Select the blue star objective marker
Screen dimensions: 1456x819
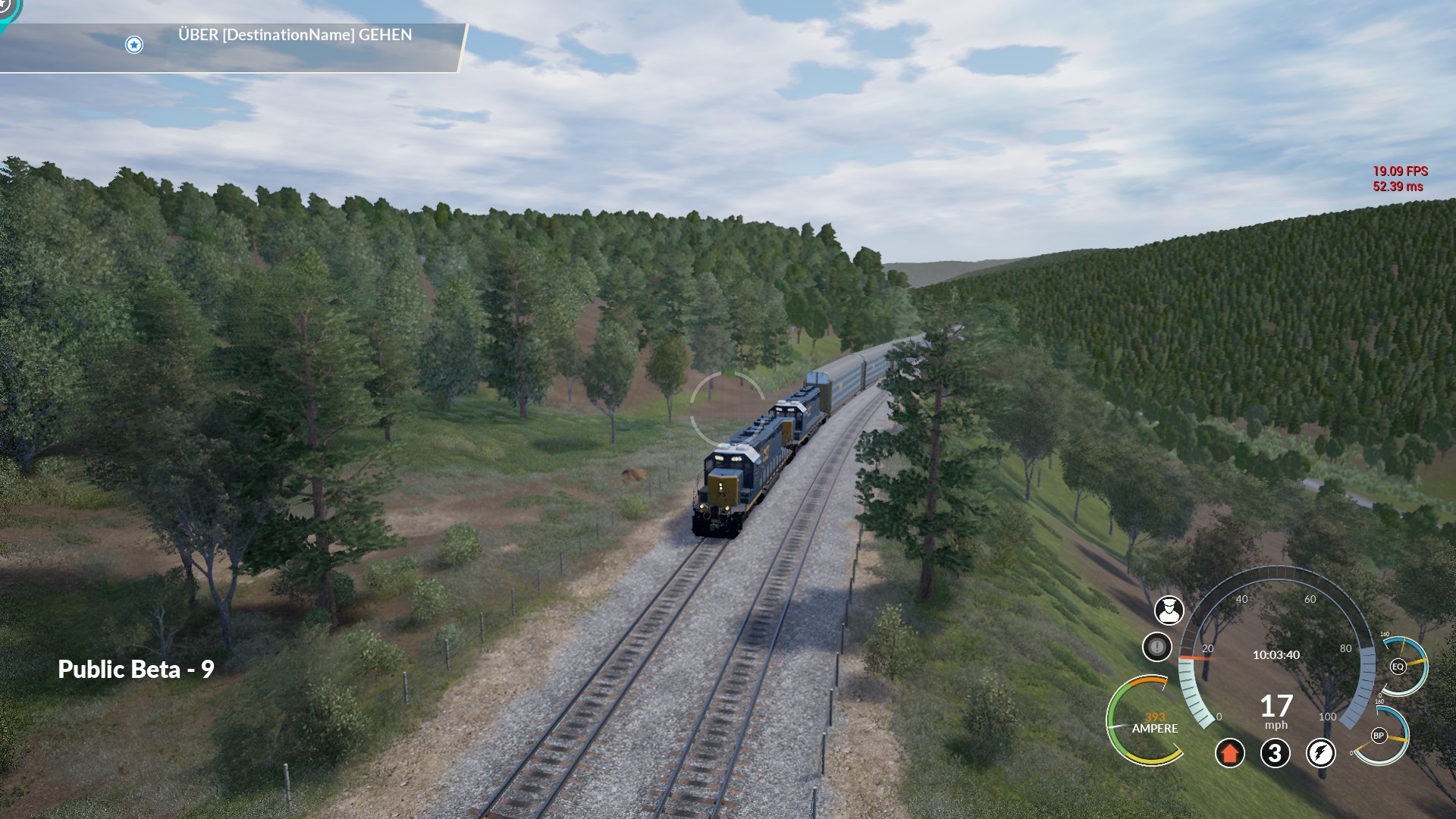(134, 45)
